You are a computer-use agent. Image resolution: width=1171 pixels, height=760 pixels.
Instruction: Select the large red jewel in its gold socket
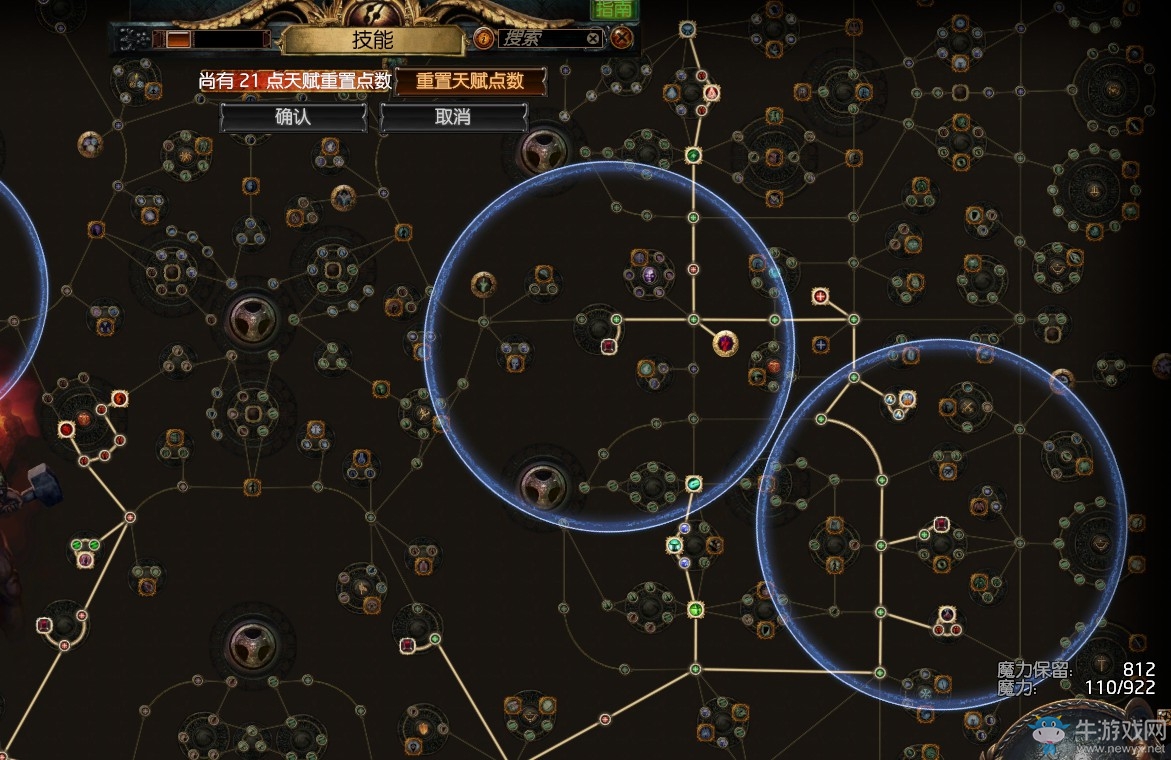pyautogui.click(x=725, y=345)
